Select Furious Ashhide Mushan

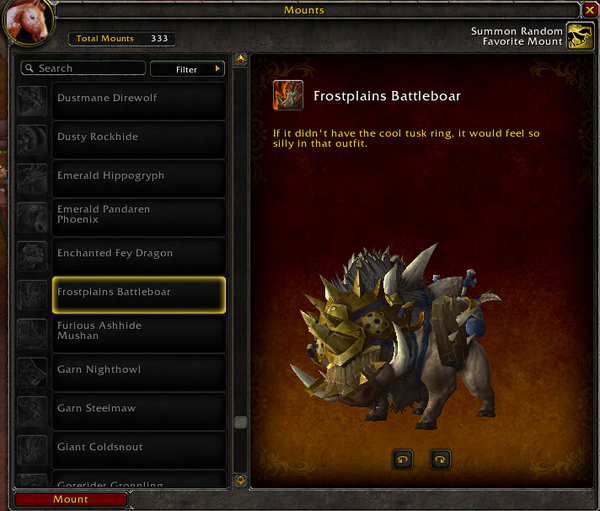[138, 331]
